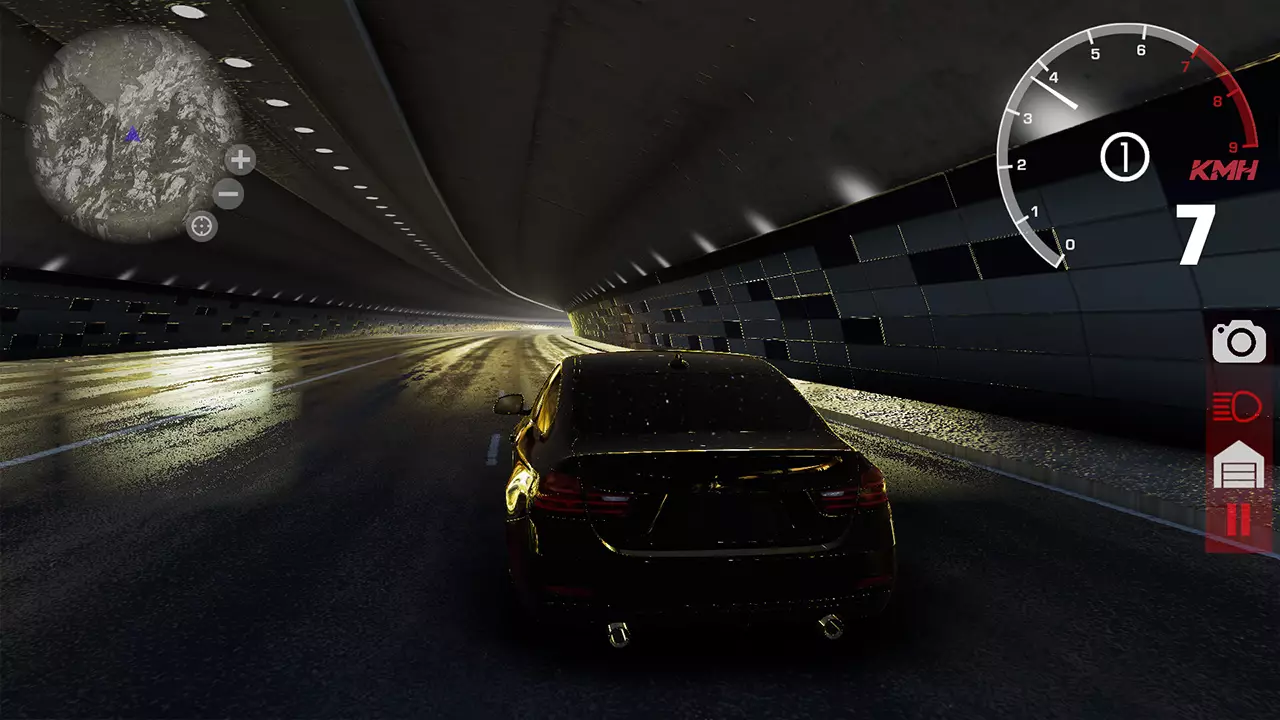Change camera view with the camera icon

(1239, 343)
